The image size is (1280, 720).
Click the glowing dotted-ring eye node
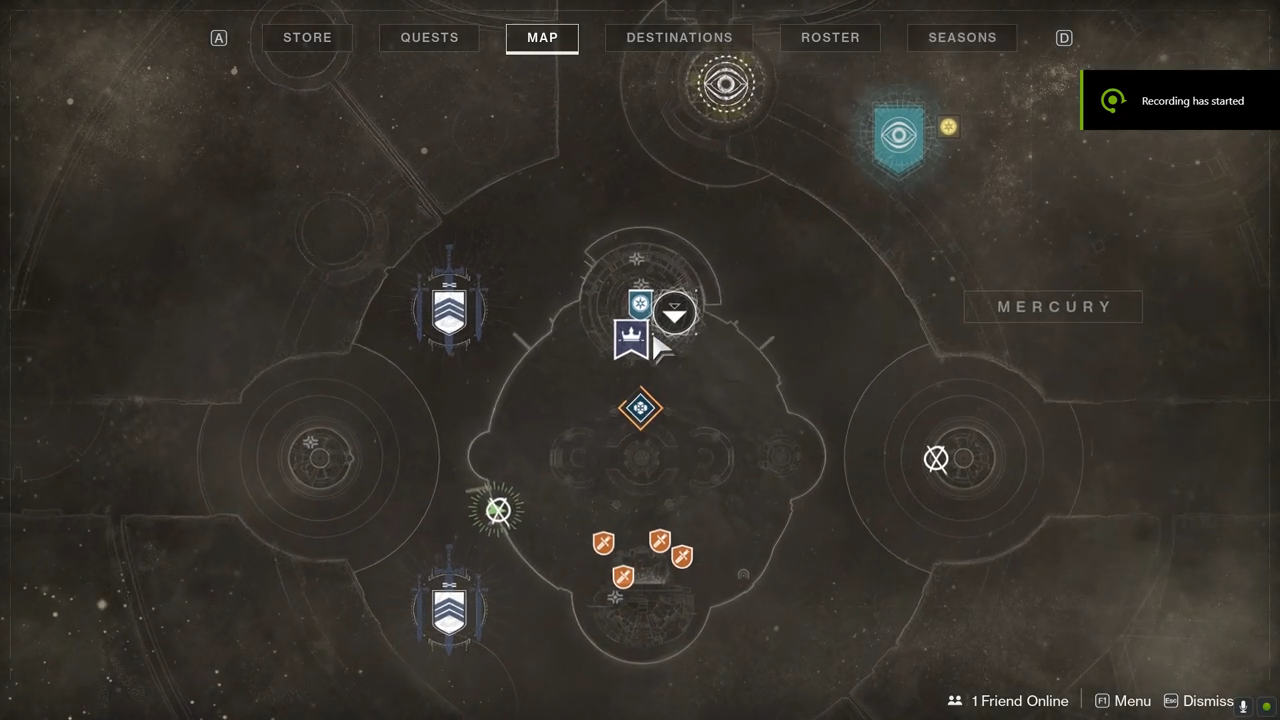tap(726, 84)
